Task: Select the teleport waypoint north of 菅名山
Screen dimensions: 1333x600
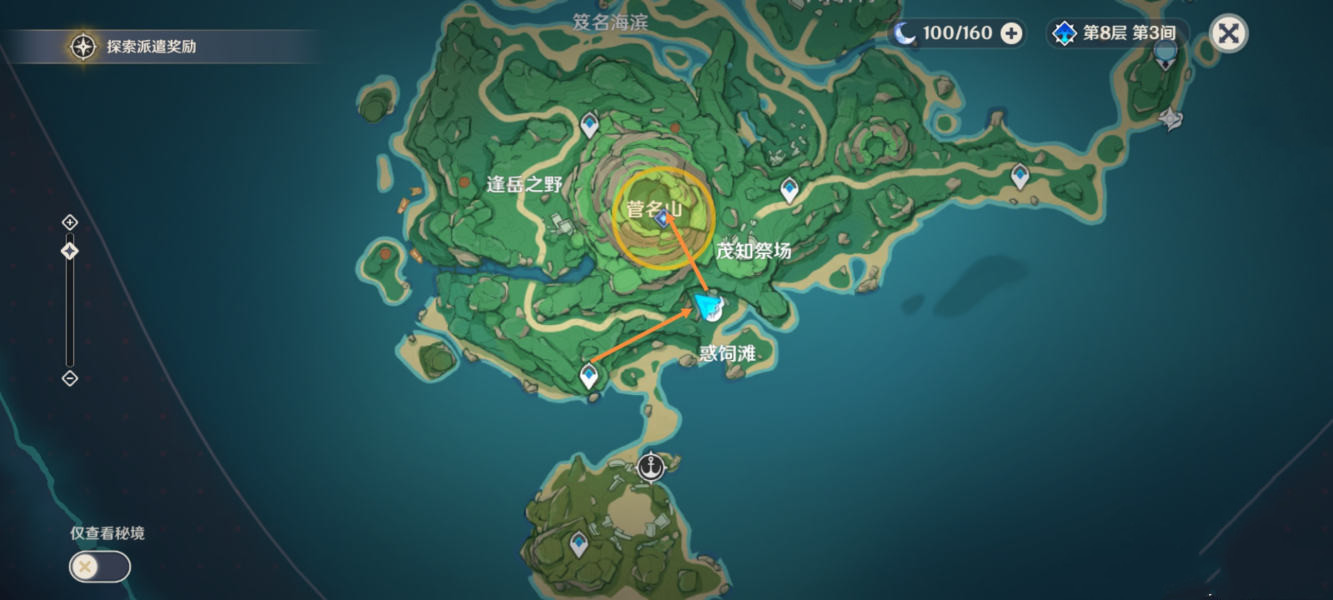Action: [590, 124]
